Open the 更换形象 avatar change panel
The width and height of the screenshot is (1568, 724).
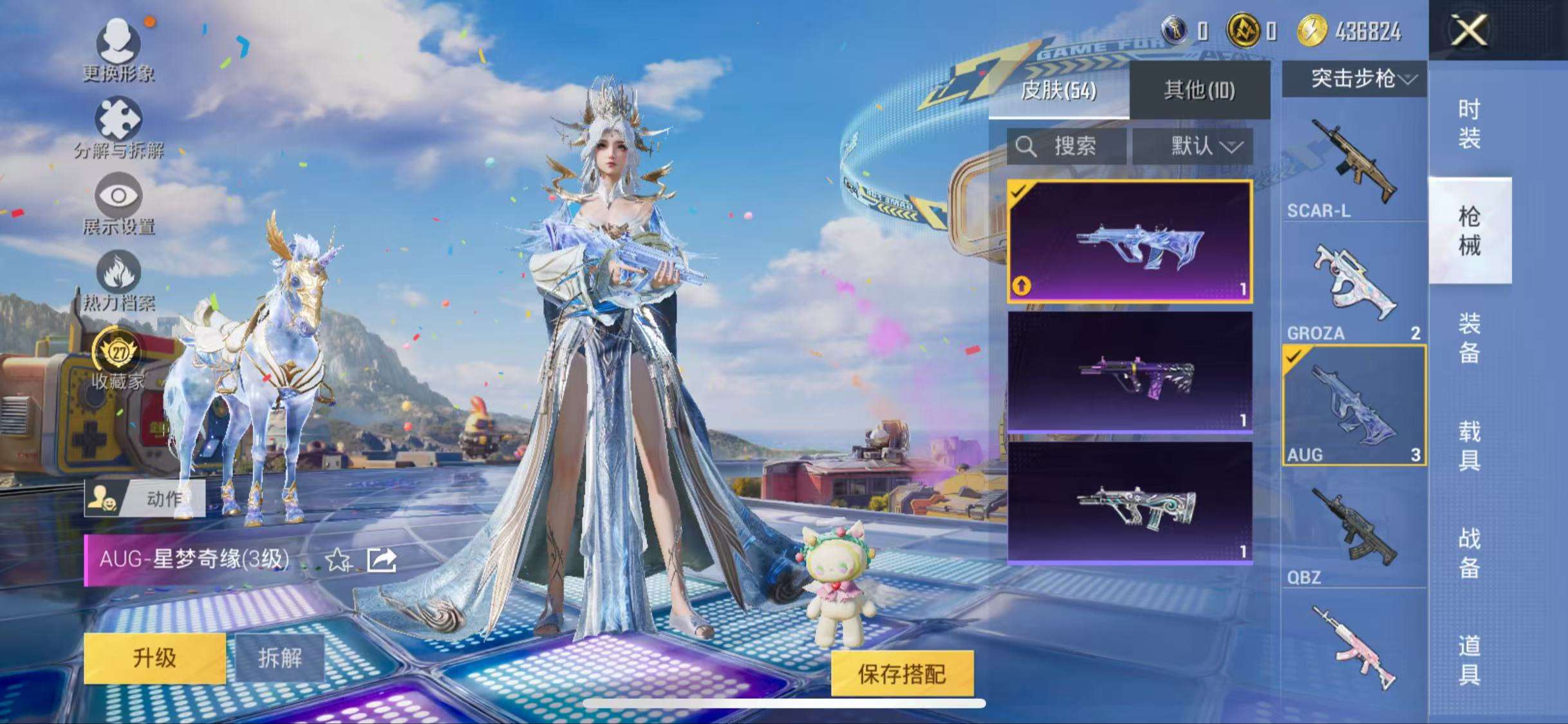coord(119,51)
